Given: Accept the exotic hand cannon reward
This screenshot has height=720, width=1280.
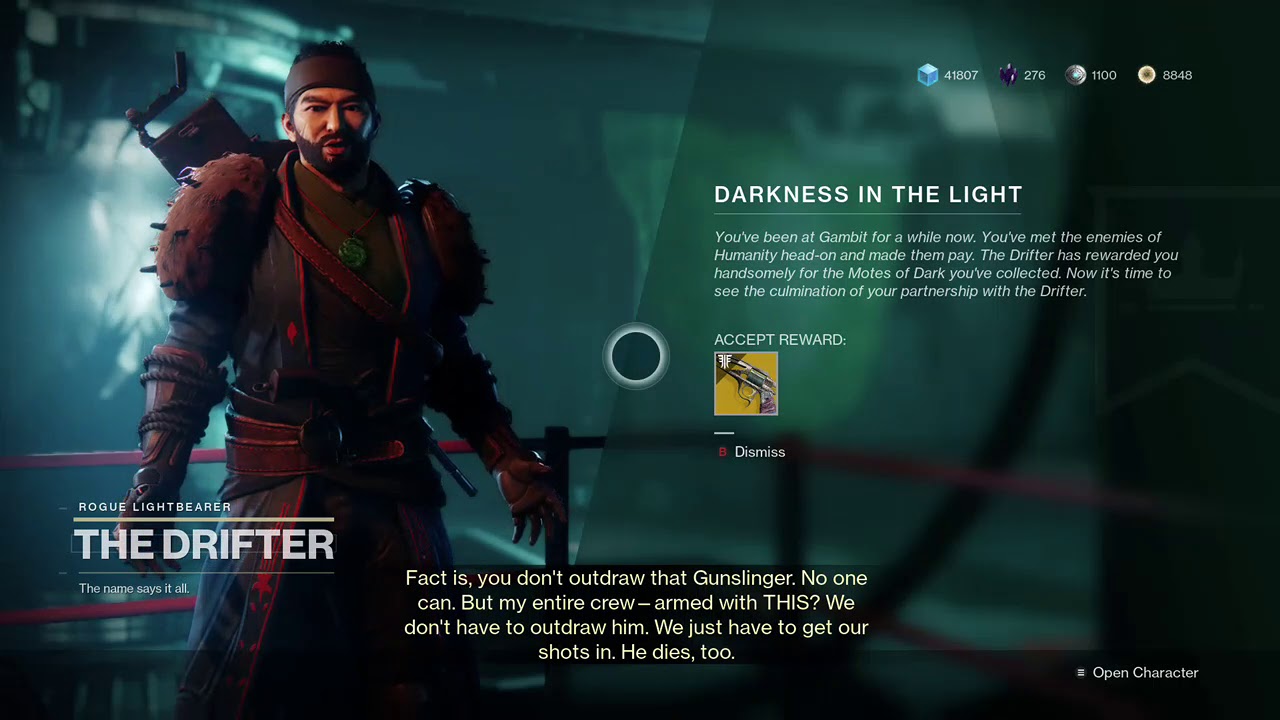Looking at the screenshot, I should tap(745, 383).
